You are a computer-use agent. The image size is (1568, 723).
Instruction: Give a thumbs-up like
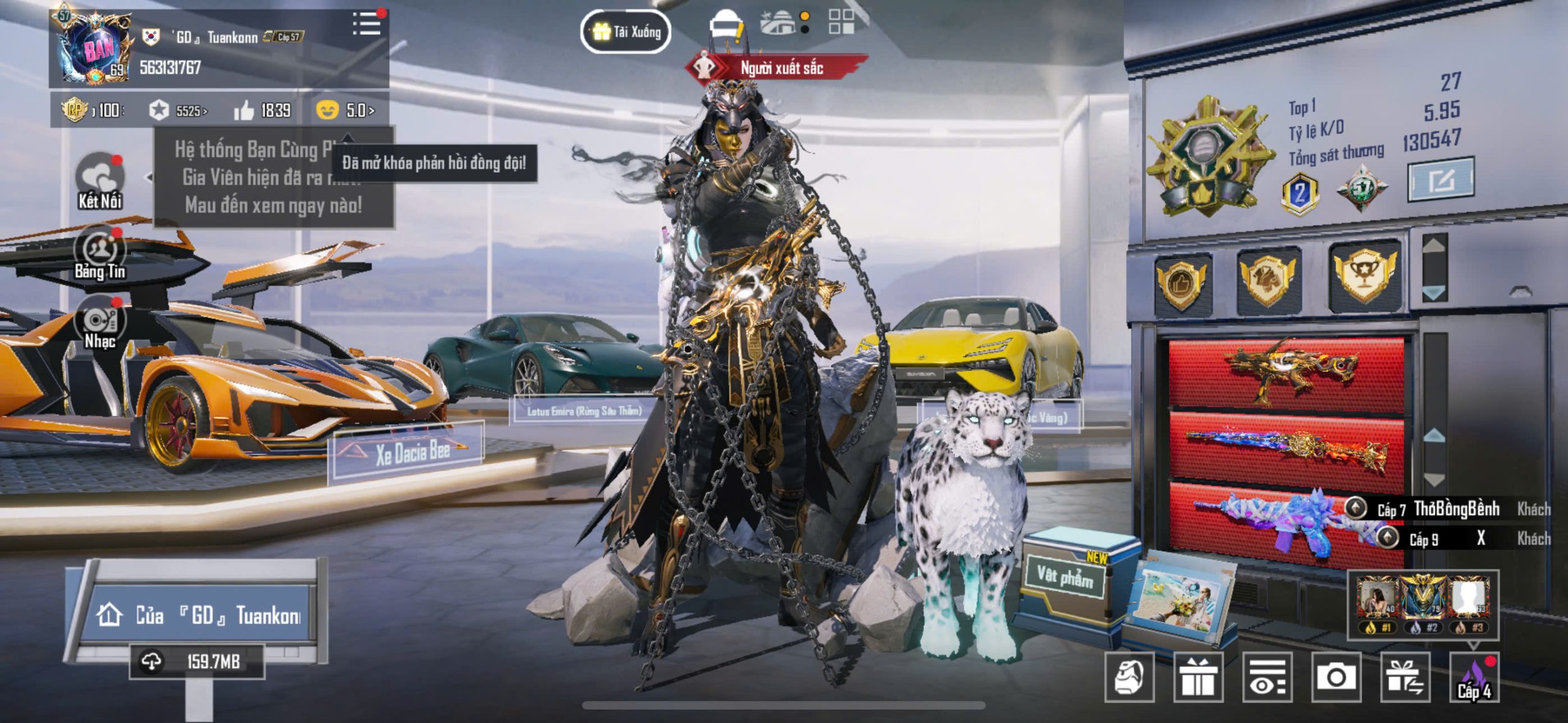click(x=244, y=111)
